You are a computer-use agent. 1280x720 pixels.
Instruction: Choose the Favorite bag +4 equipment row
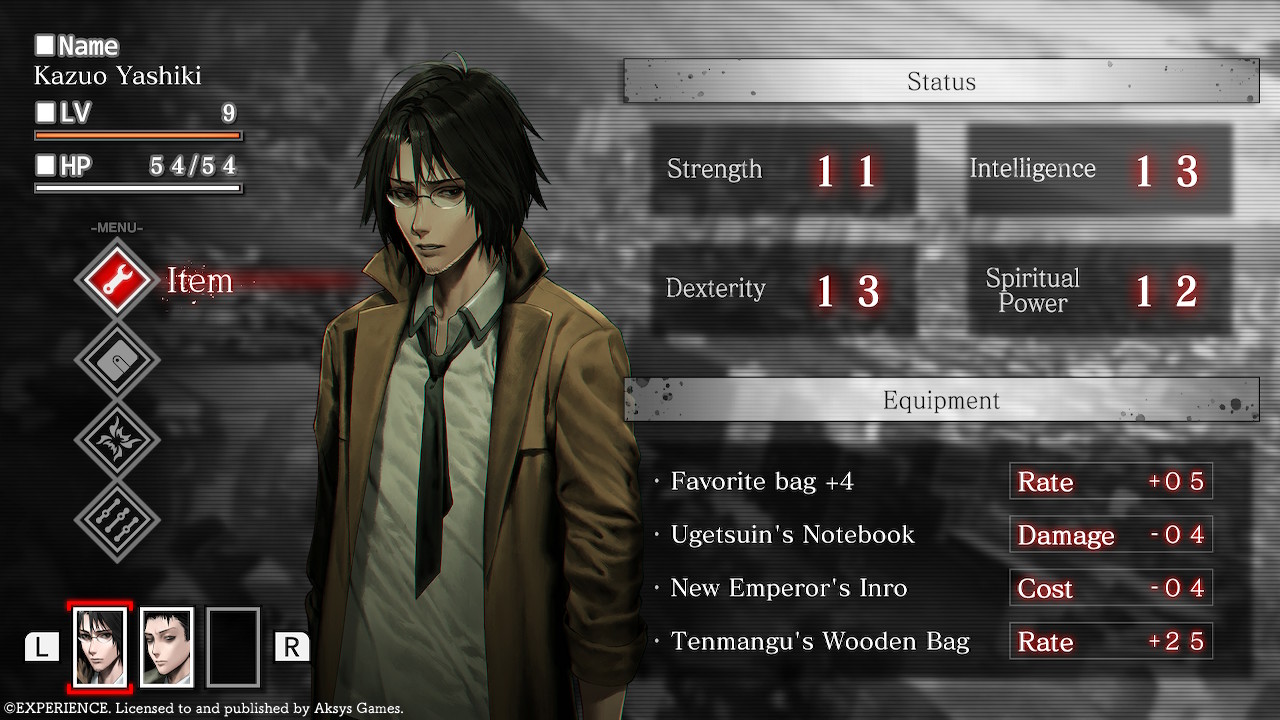762,482
